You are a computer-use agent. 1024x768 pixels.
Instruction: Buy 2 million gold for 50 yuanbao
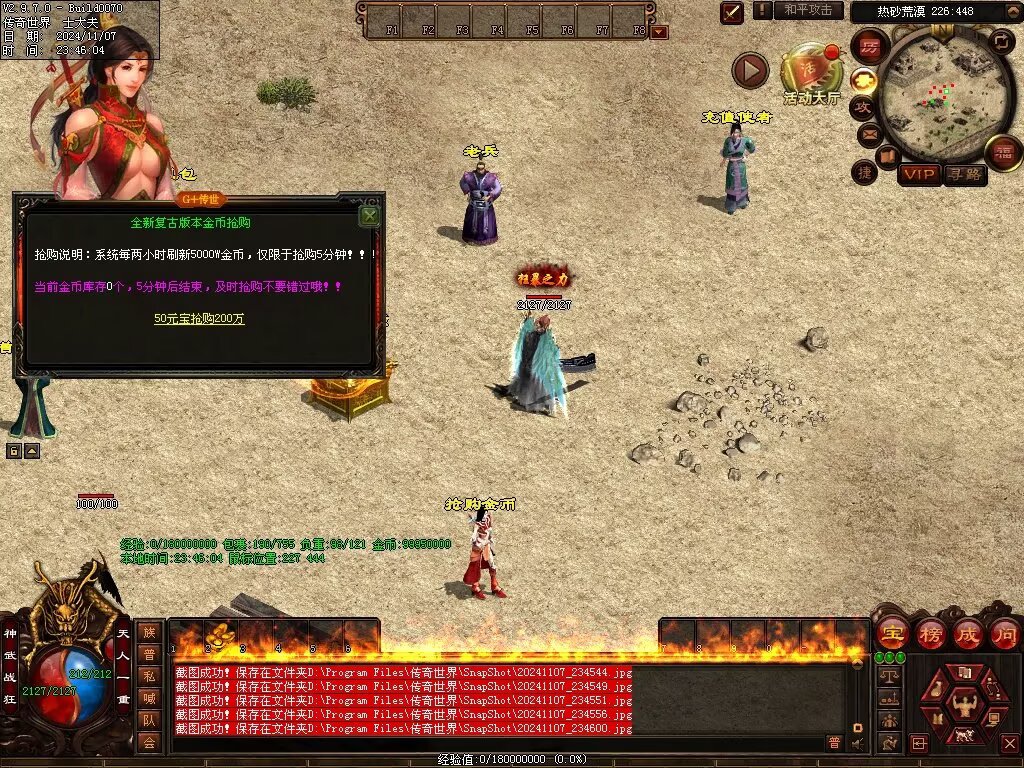pos(199,319)
